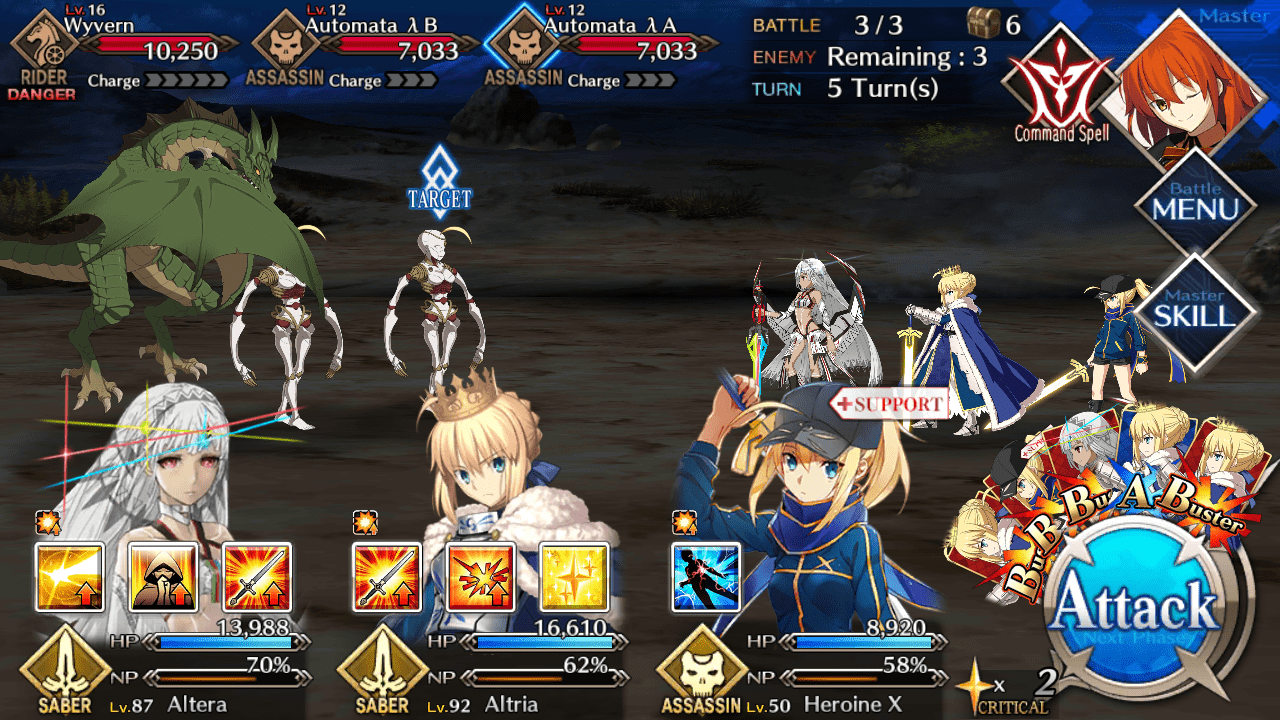The width and height of the screenshot is (1280, 720).
Task: Target the Wyvern enemy status panel
Action: point(125,48)
